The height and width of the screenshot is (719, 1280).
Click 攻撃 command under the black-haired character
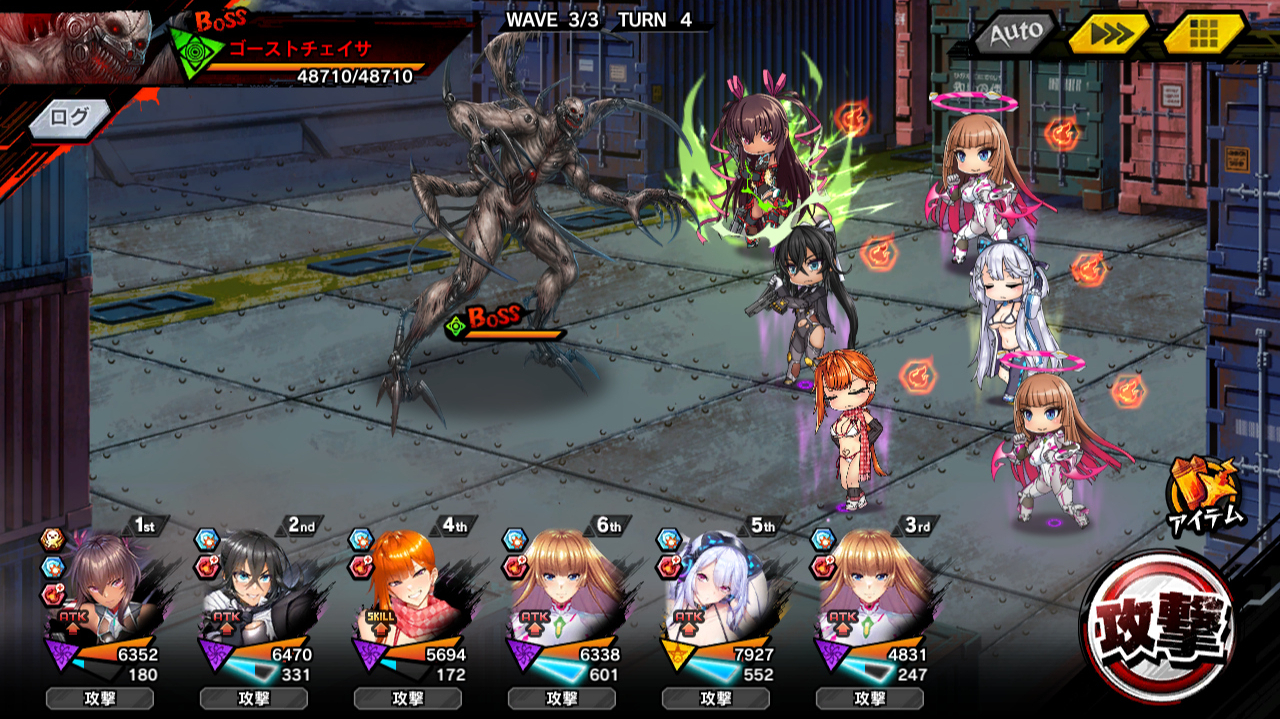[253, 698]
